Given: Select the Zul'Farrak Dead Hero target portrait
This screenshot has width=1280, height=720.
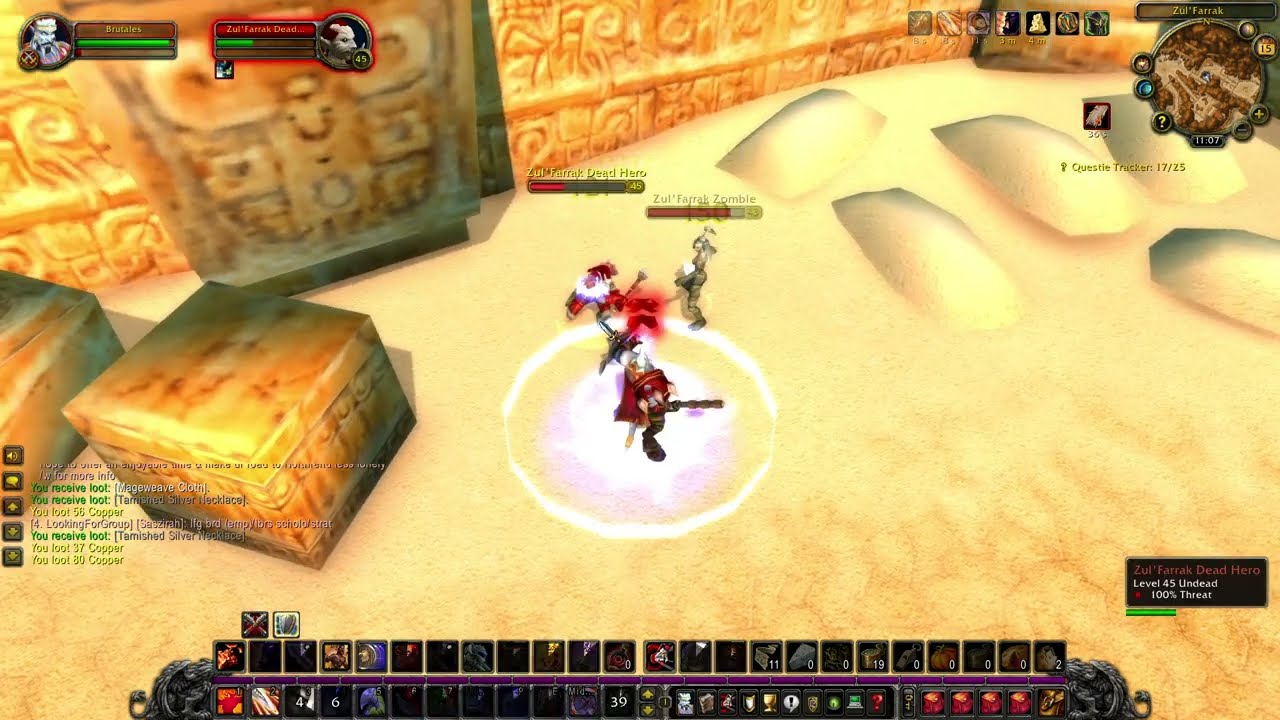Looking at the screenshot, I should point(343,42).
